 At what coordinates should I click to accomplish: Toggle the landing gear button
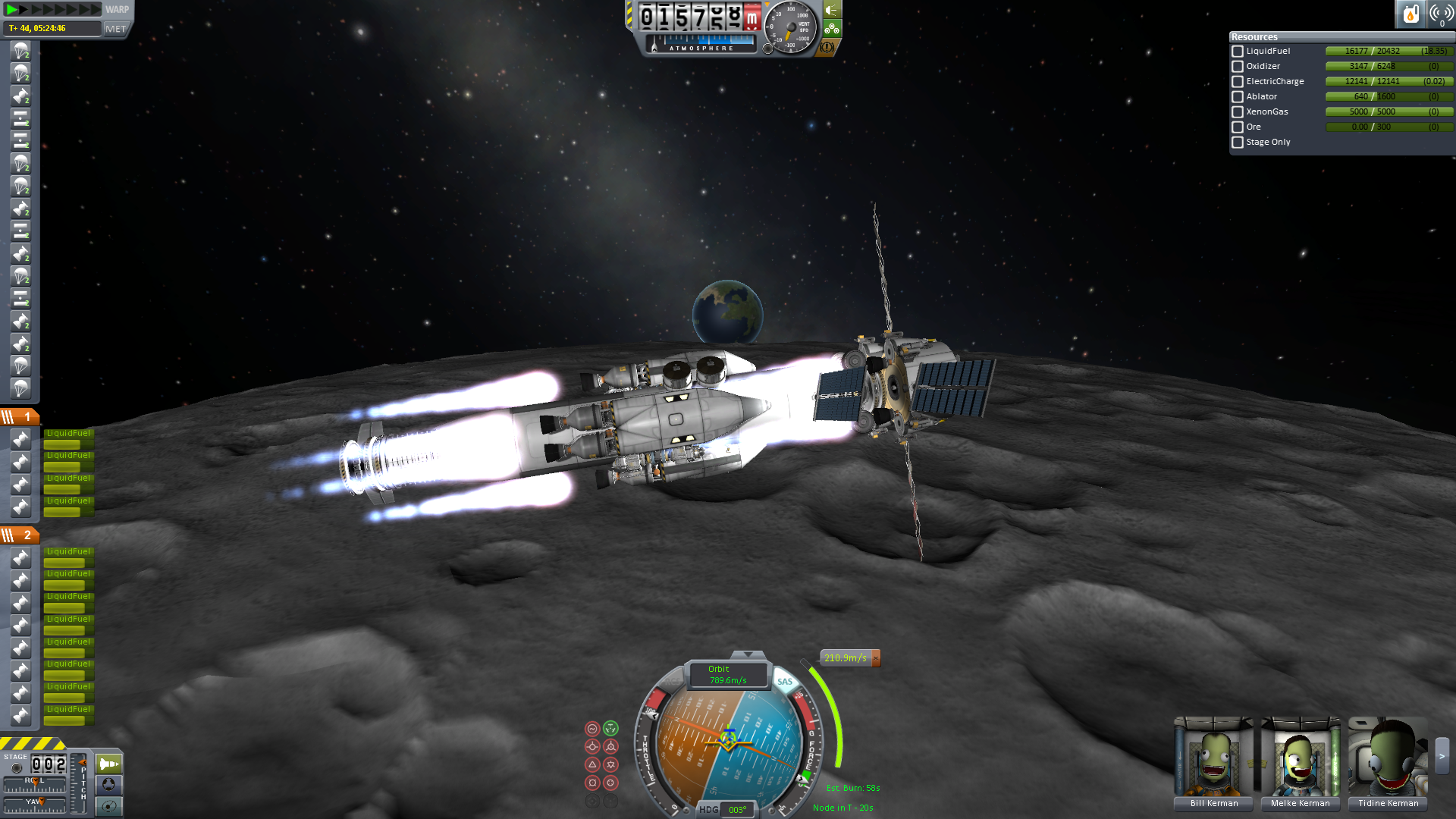click(831, 29)
